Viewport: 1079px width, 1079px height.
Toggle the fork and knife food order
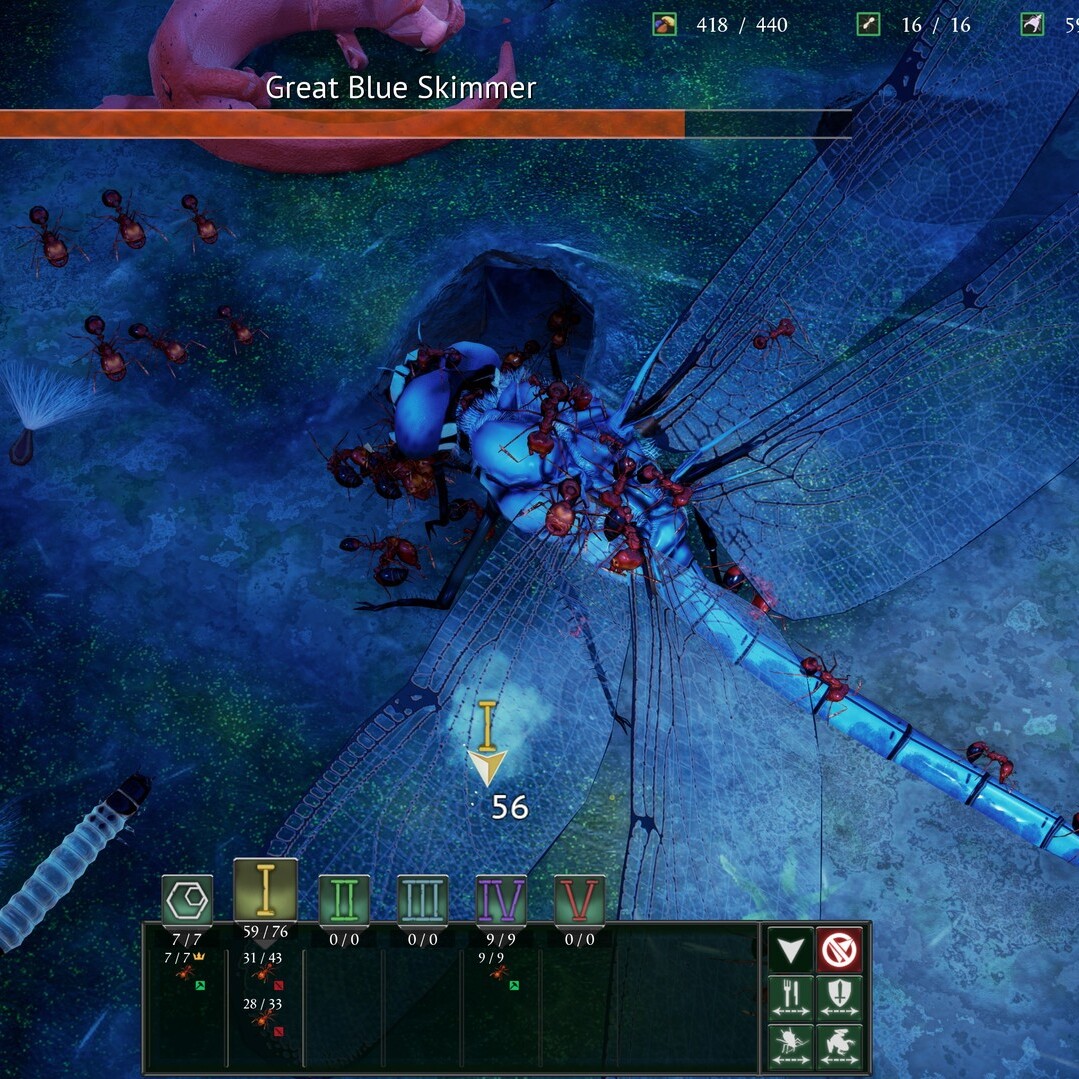tap(791, 998)
